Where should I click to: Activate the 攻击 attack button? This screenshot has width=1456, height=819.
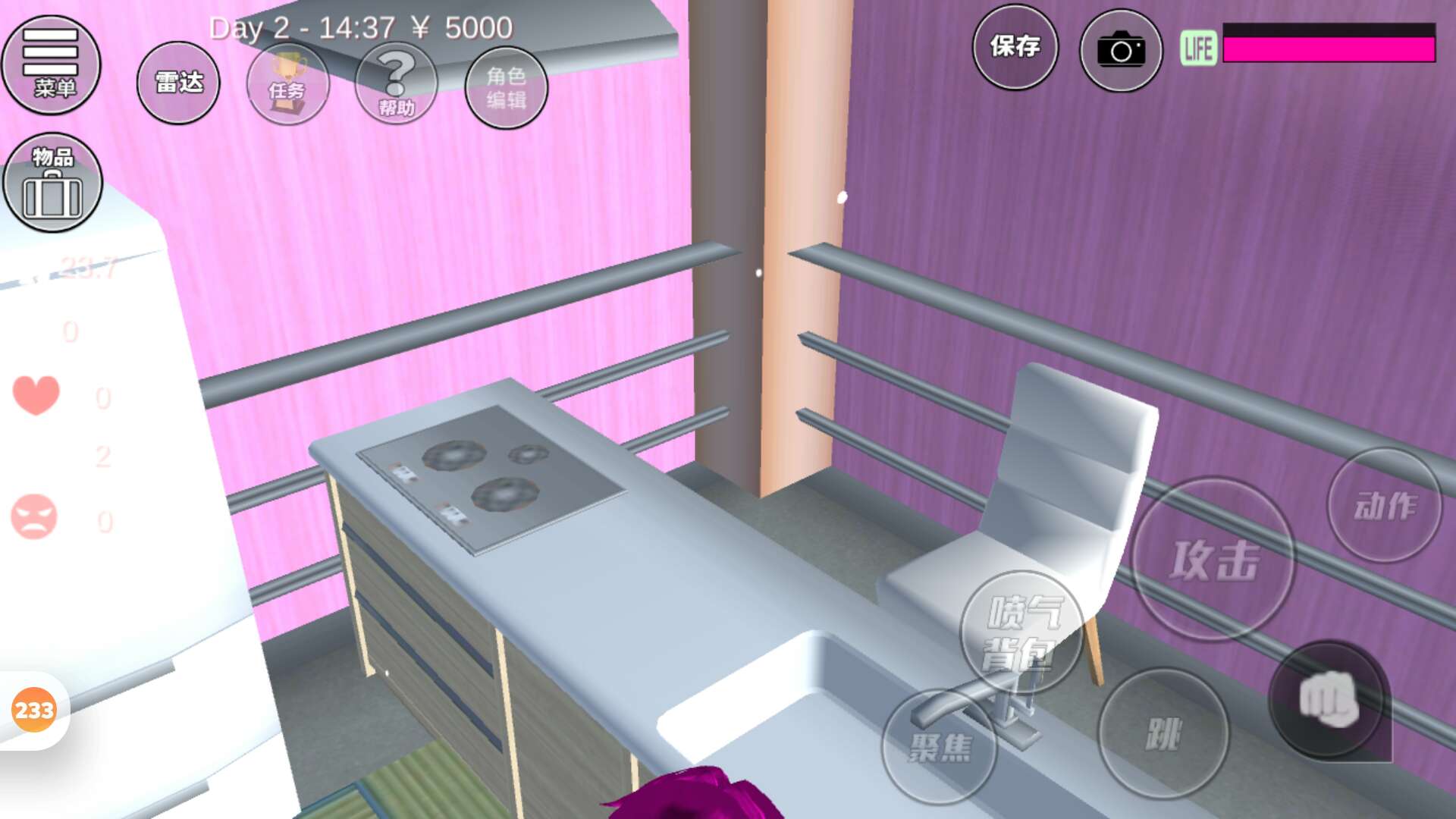(1213, 560)
